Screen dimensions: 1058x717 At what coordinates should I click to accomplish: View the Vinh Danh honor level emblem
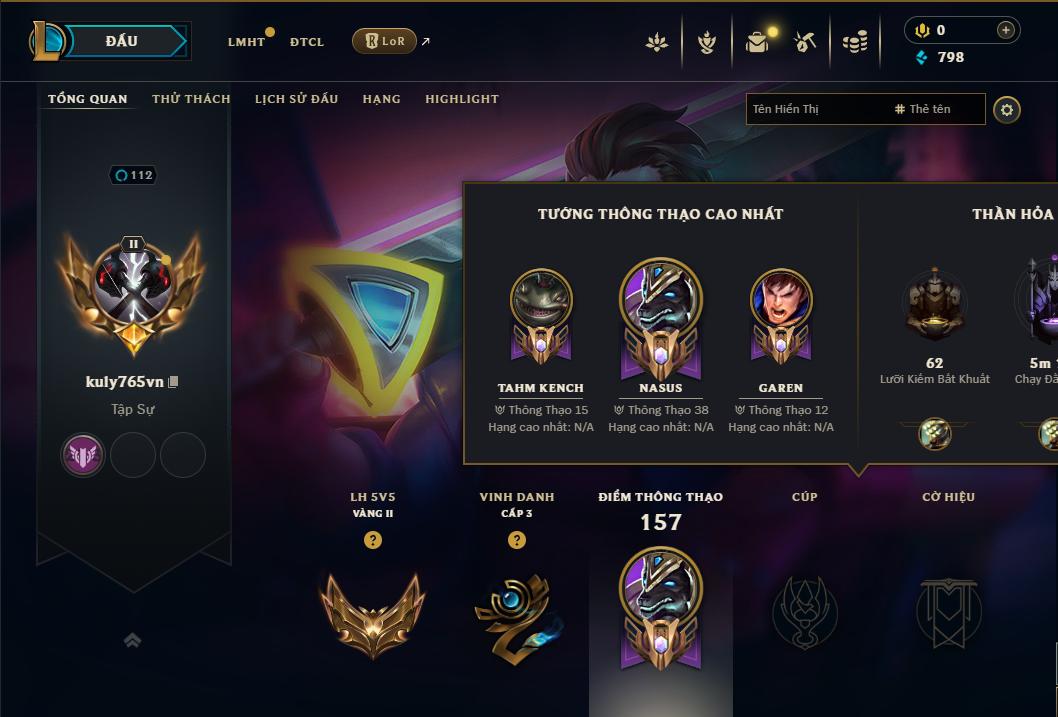[517, 612]
